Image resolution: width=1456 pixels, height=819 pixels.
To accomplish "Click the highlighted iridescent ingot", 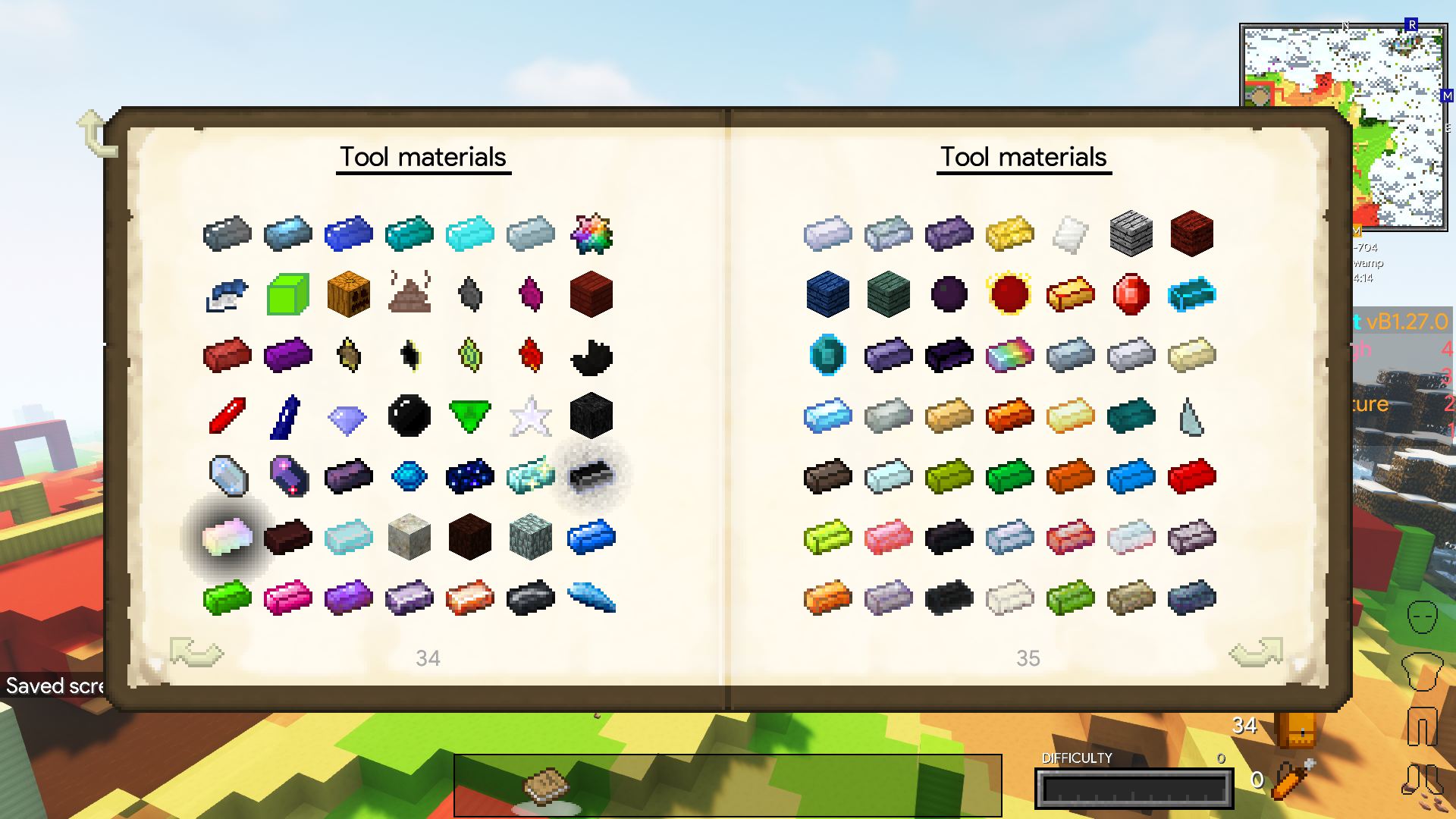I will point(227,537).
